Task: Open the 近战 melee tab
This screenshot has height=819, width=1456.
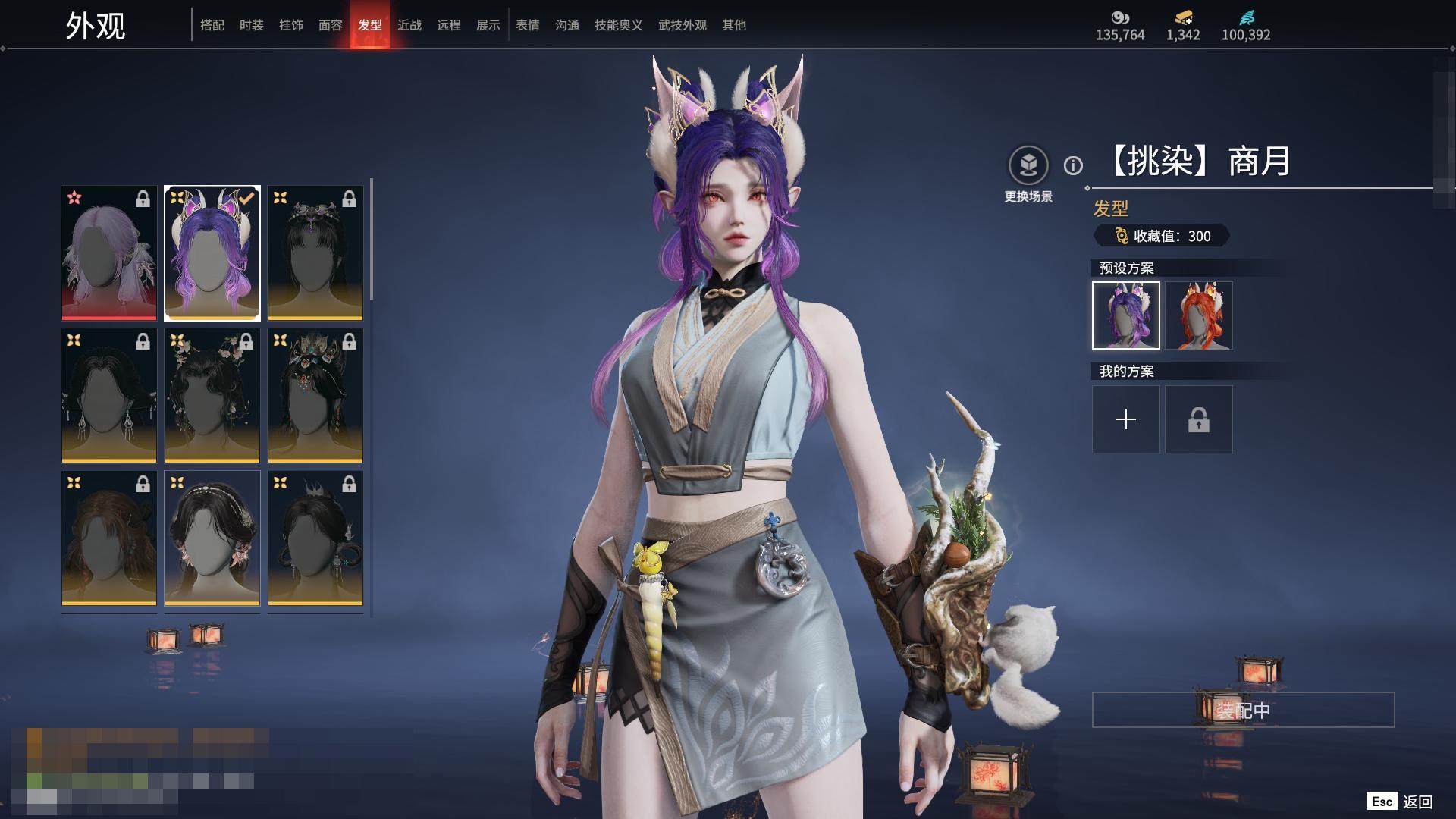Action: point(409,25)
